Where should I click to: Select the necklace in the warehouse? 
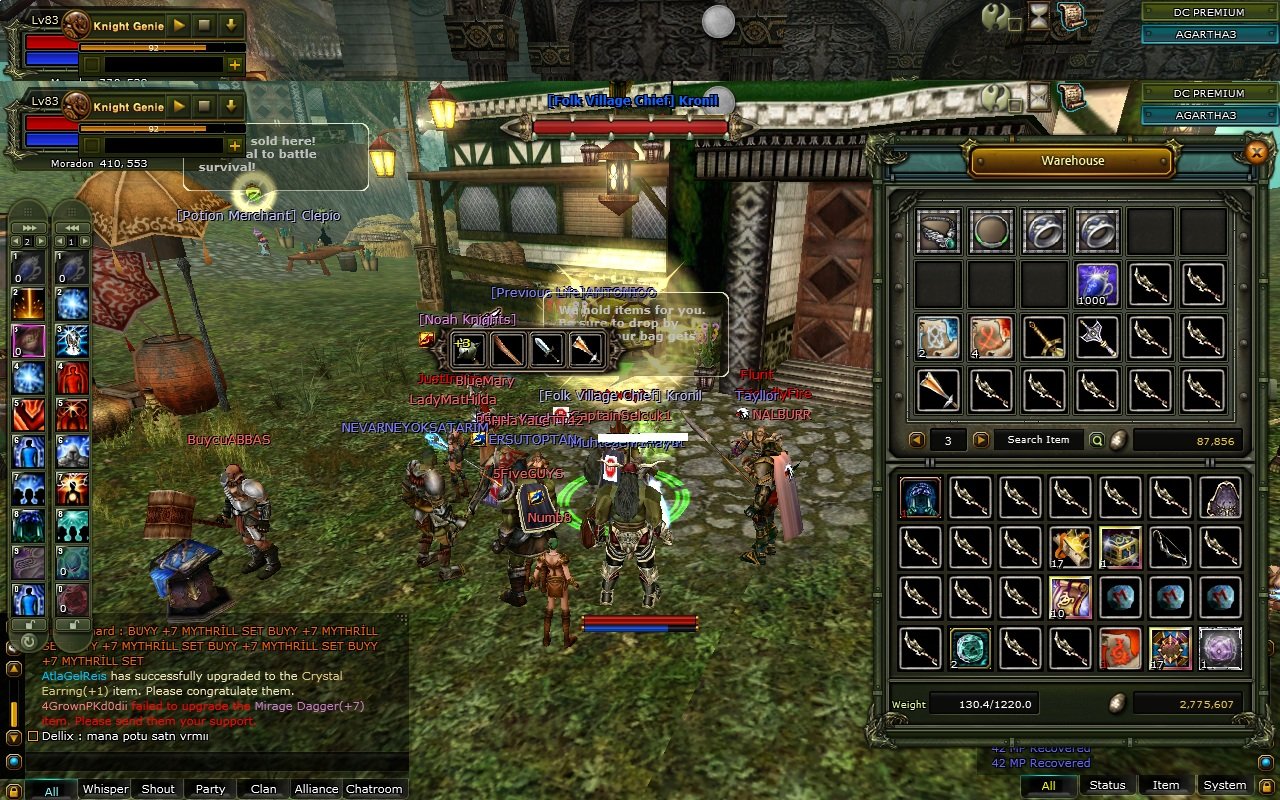coord(938,231)
